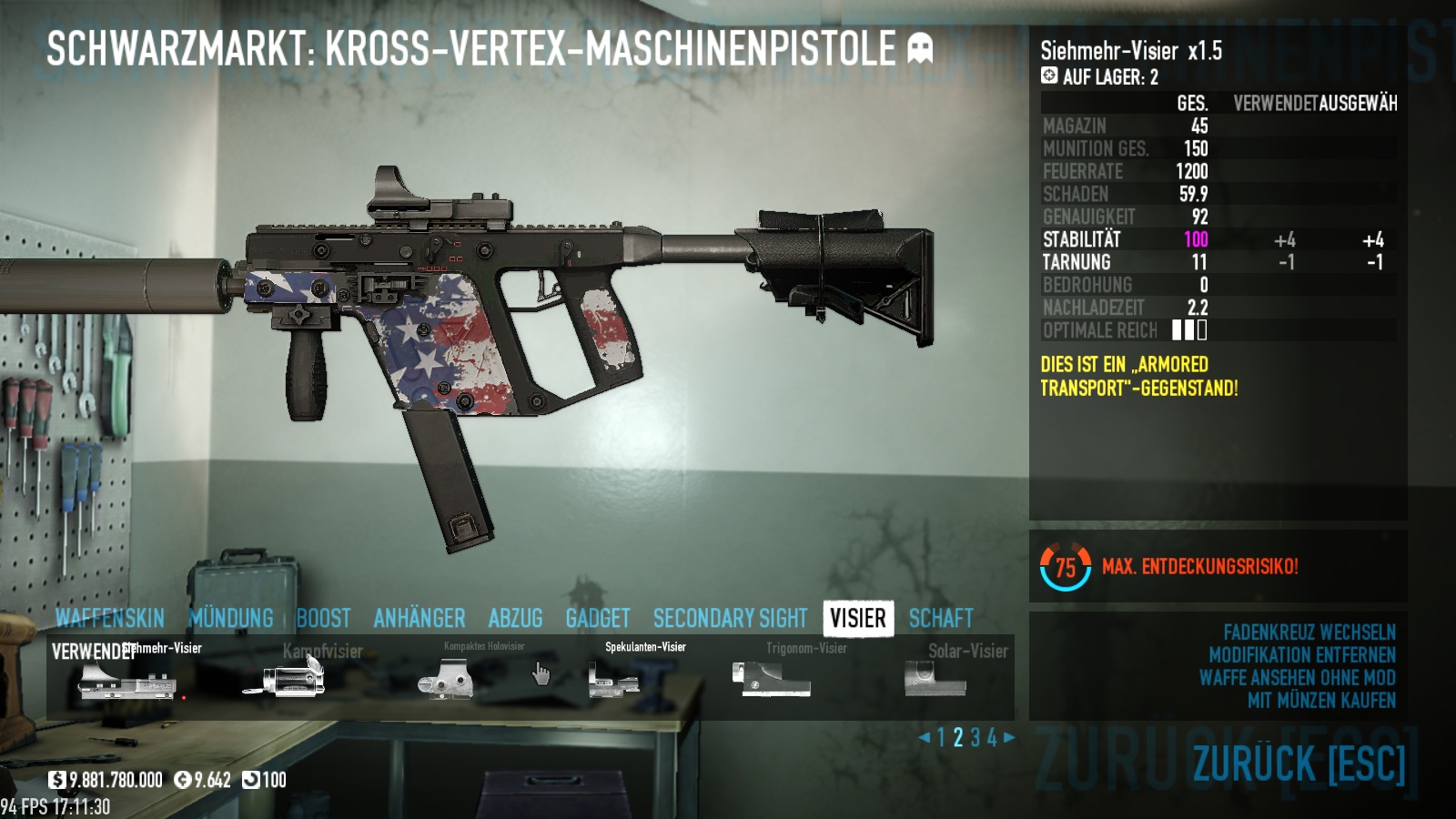Viewport: 1456px width, 819px height.
Task: Click Fadenkreuz Wechseln option
Action: 1309,632
